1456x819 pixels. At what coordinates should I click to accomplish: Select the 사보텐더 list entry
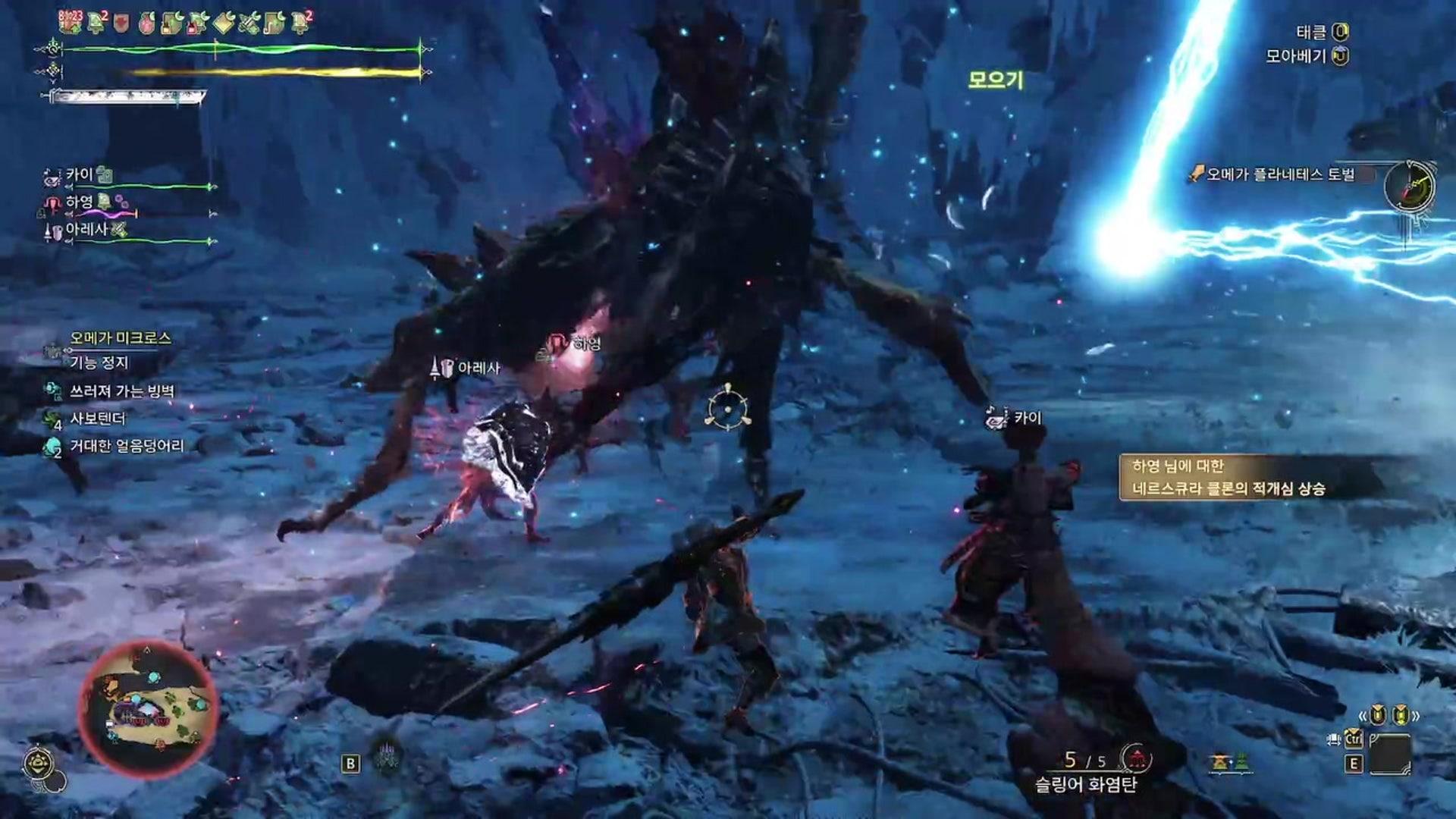(97, 419)
